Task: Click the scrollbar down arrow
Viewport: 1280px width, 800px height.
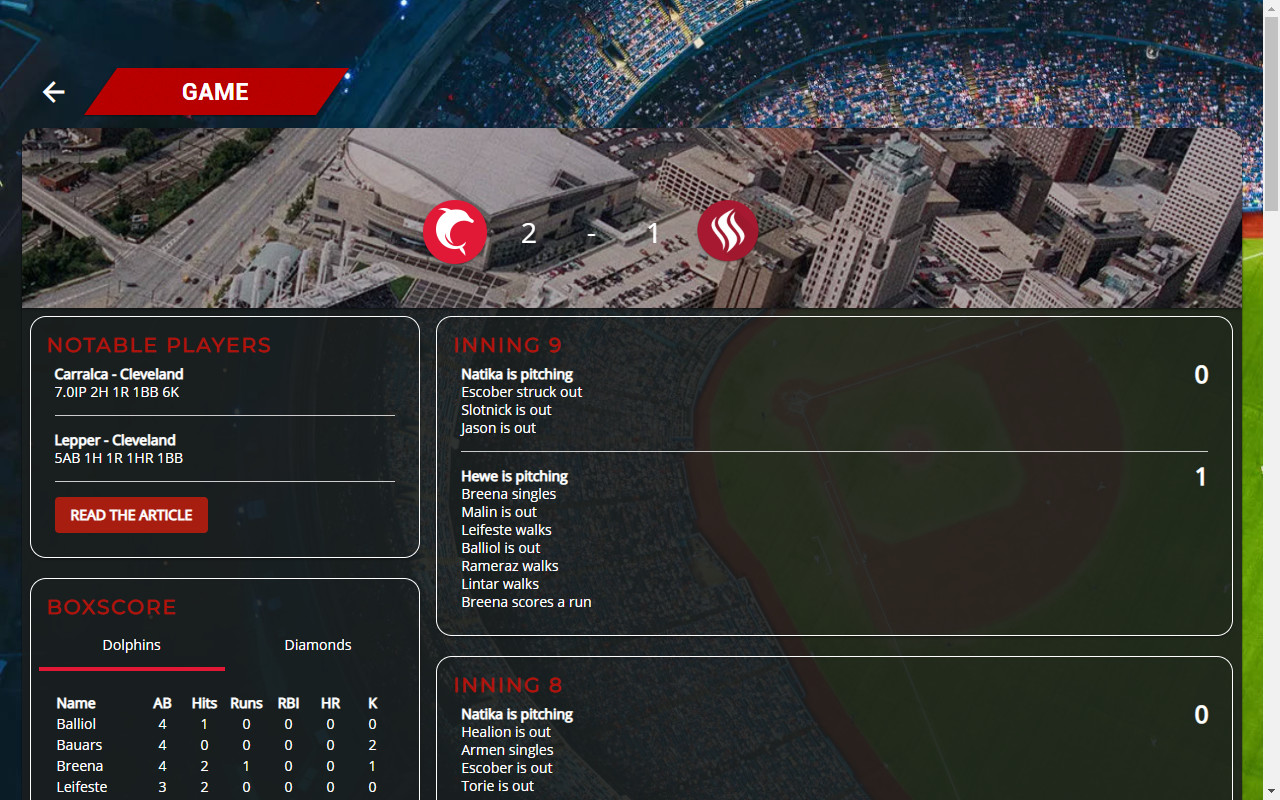Action: coord(1271,792)
